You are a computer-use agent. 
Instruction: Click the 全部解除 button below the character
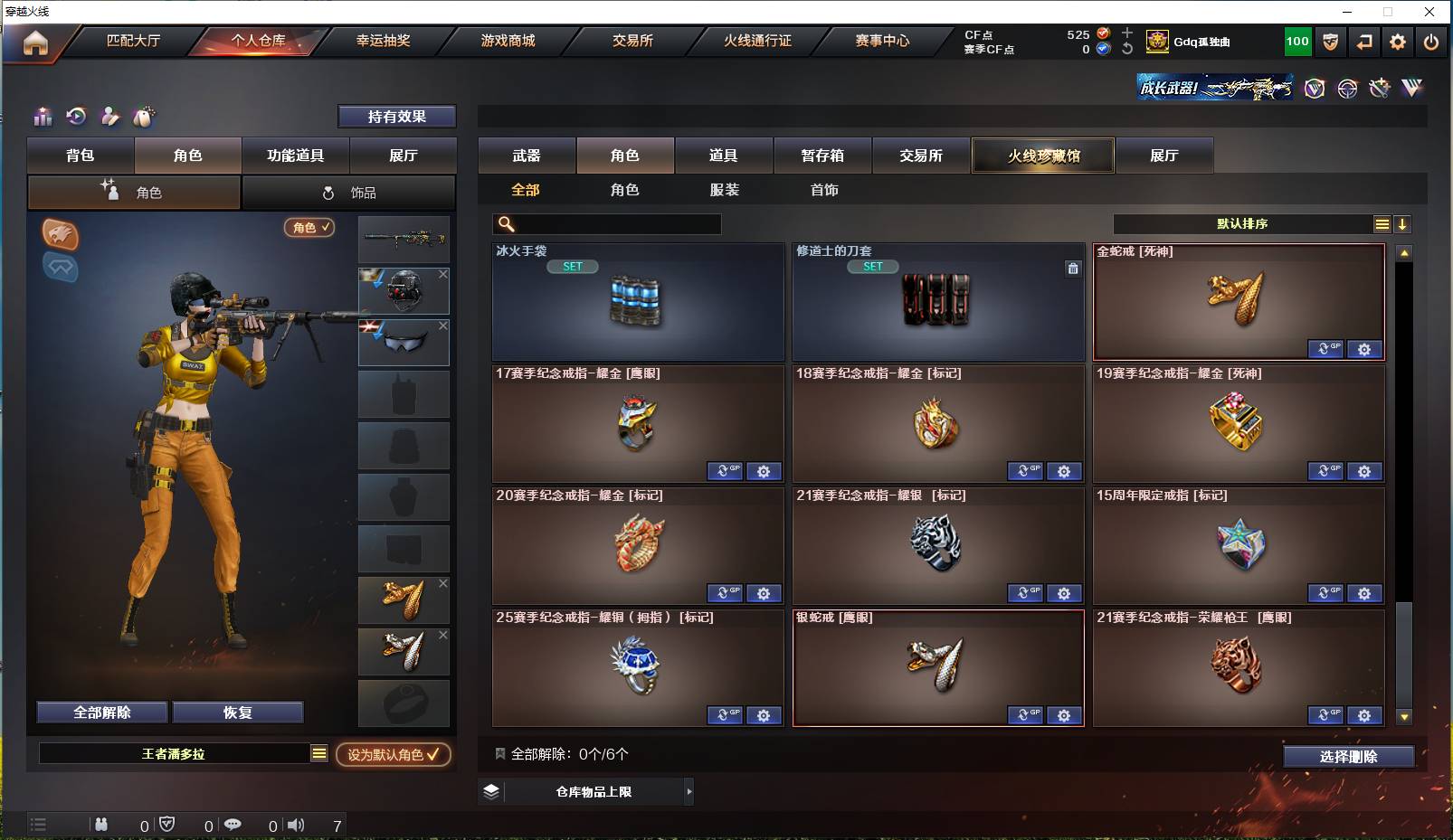click(100, 713)
